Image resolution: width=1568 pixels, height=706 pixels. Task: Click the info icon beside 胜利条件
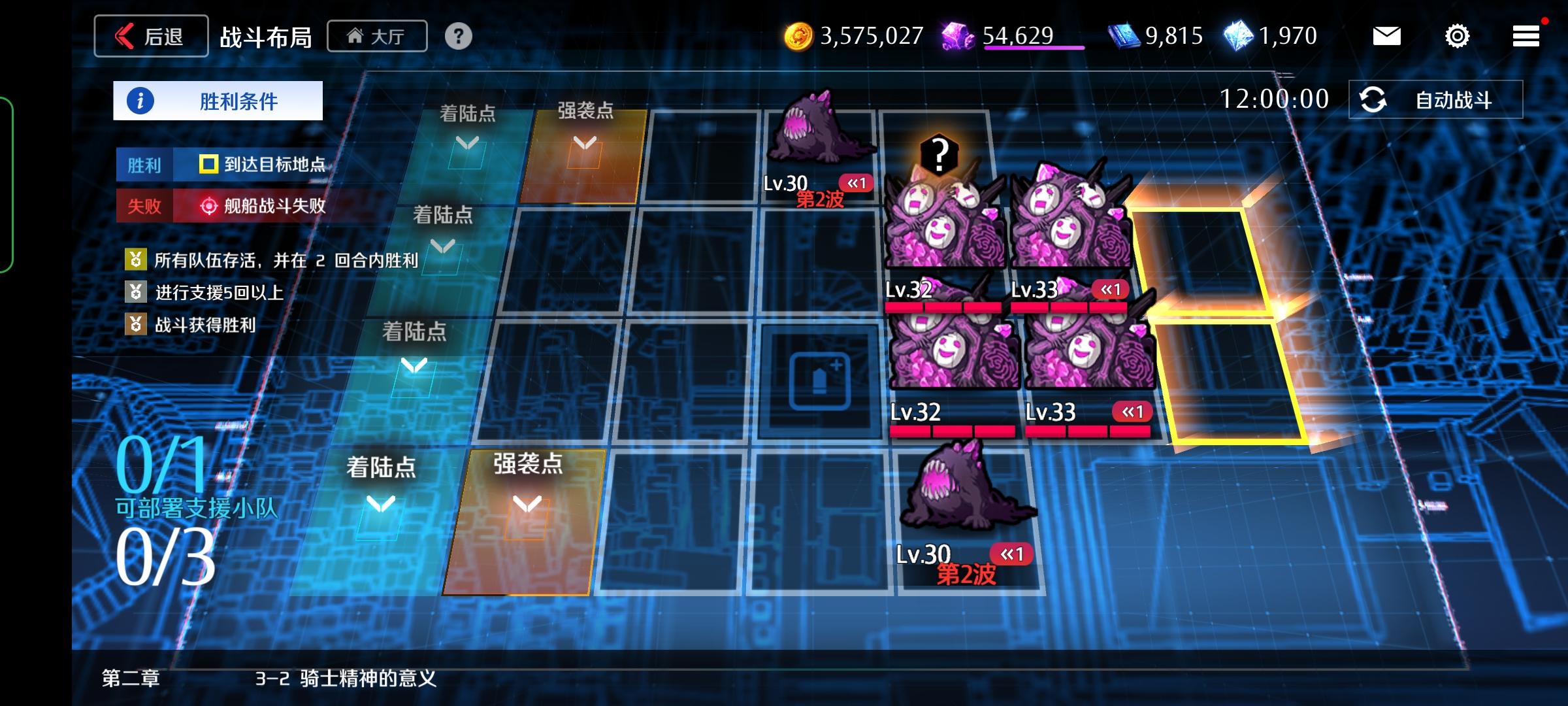(x=141, y=99)
